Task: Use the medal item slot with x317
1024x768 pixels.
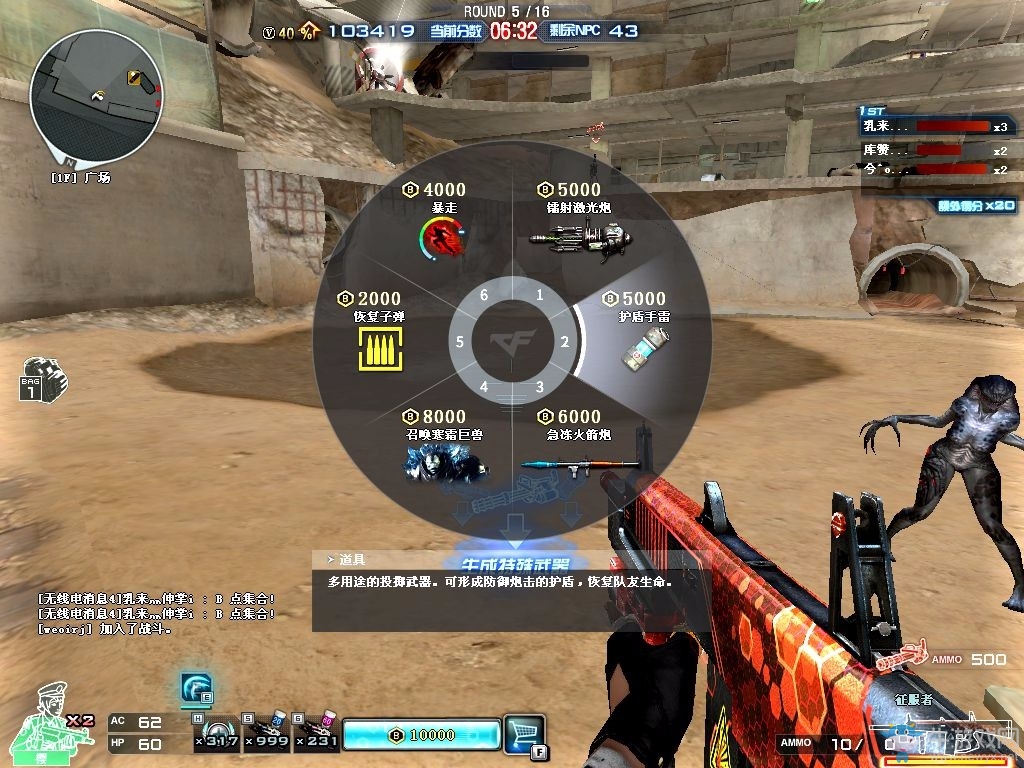Action: tap(216, 733)
